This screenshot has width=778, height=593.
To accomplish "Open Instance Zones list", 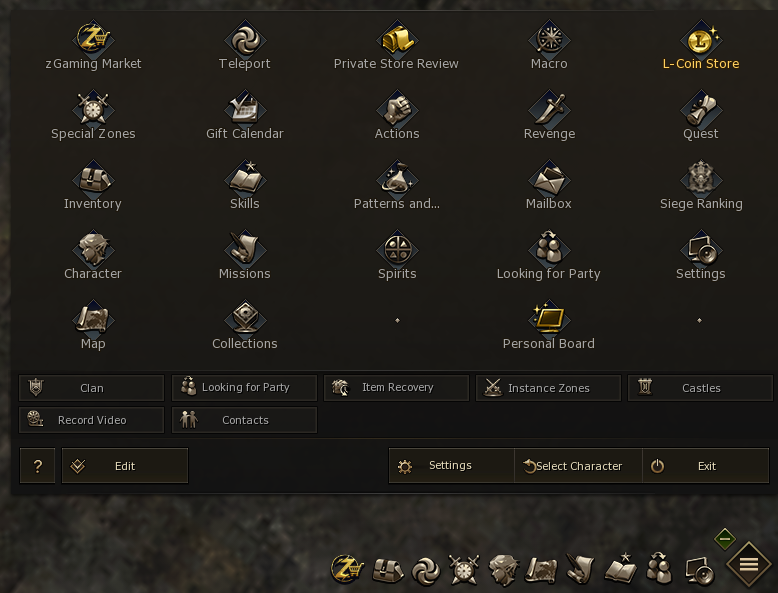I will pyautogui.click(x=548, y=388).
